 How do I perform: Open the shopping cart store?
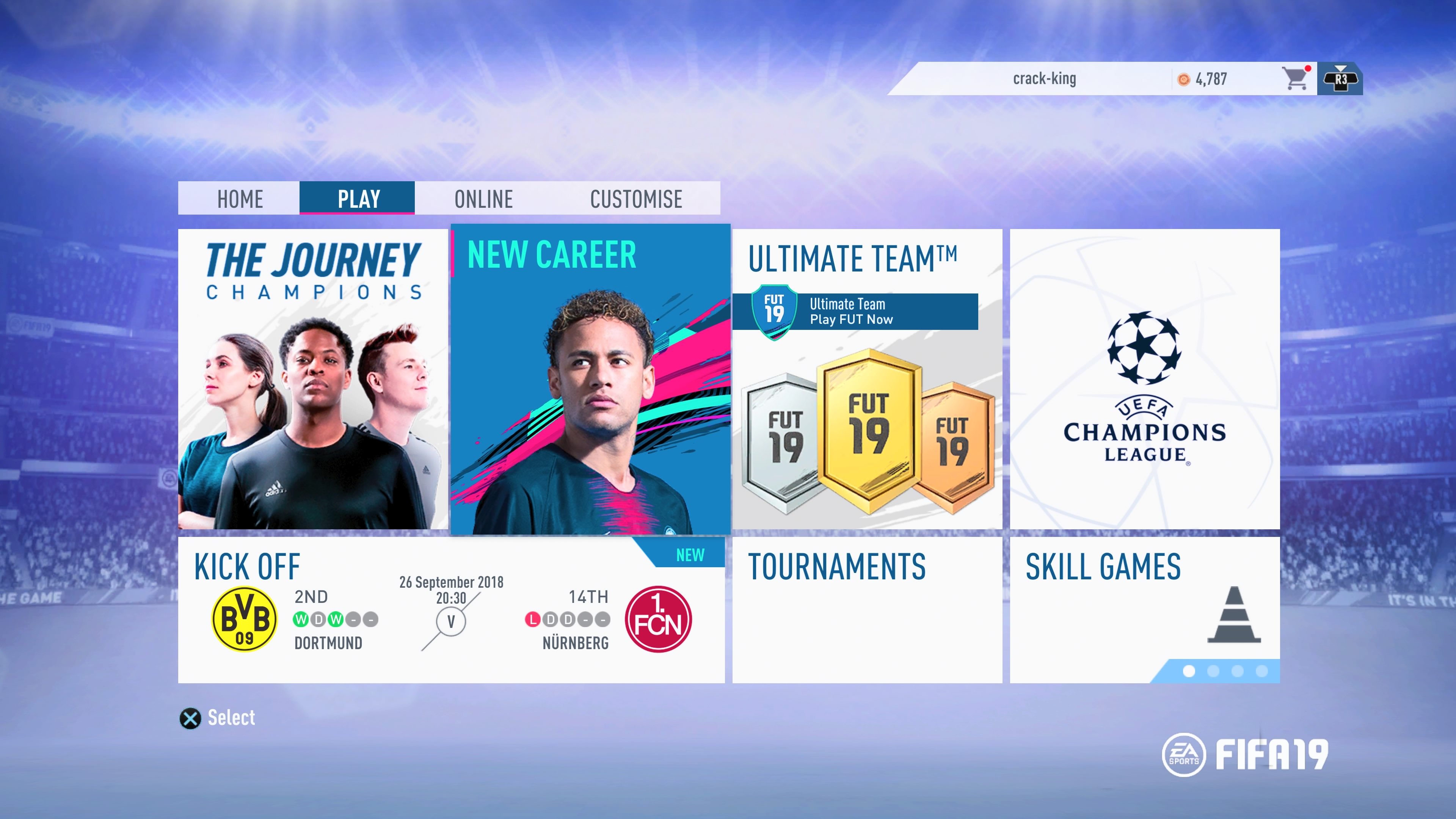(1294, 79)
